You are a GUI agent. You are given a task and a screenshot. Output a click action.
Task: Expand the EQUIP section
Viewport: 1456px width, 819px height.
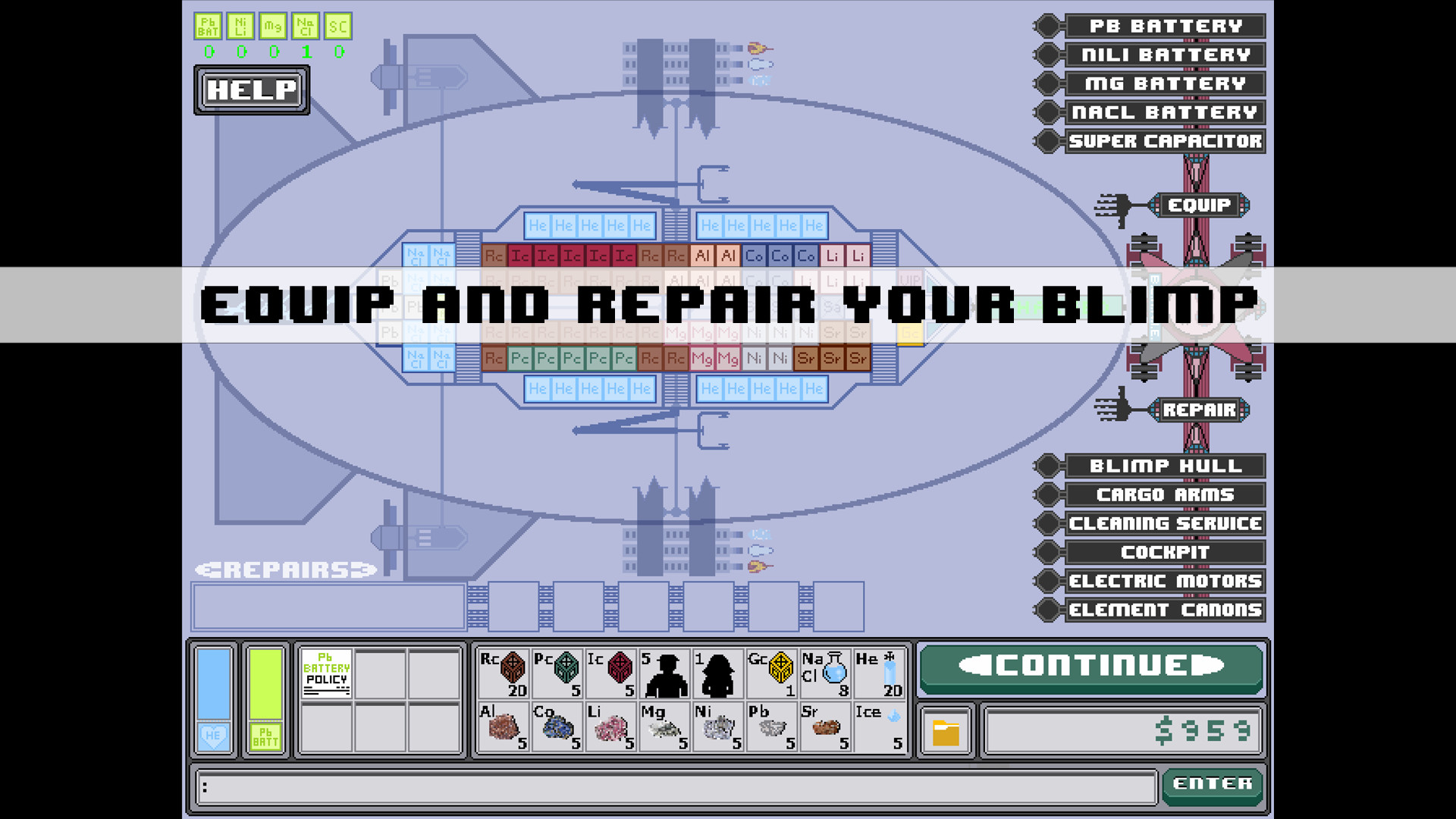pyautogui.click(x=1200, y=205)
